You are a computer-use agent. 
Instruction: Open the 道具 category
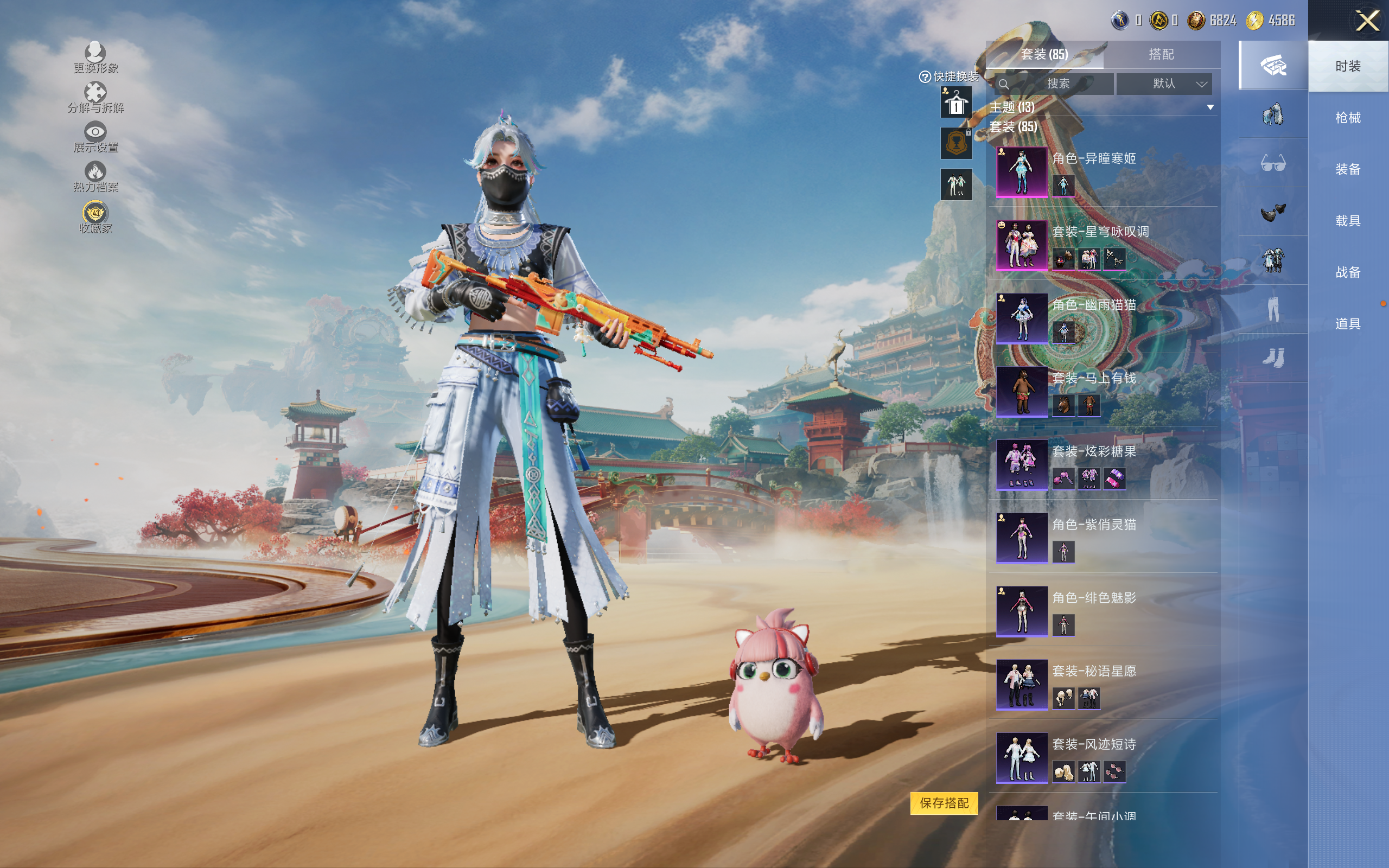[x=1347, y=324]
